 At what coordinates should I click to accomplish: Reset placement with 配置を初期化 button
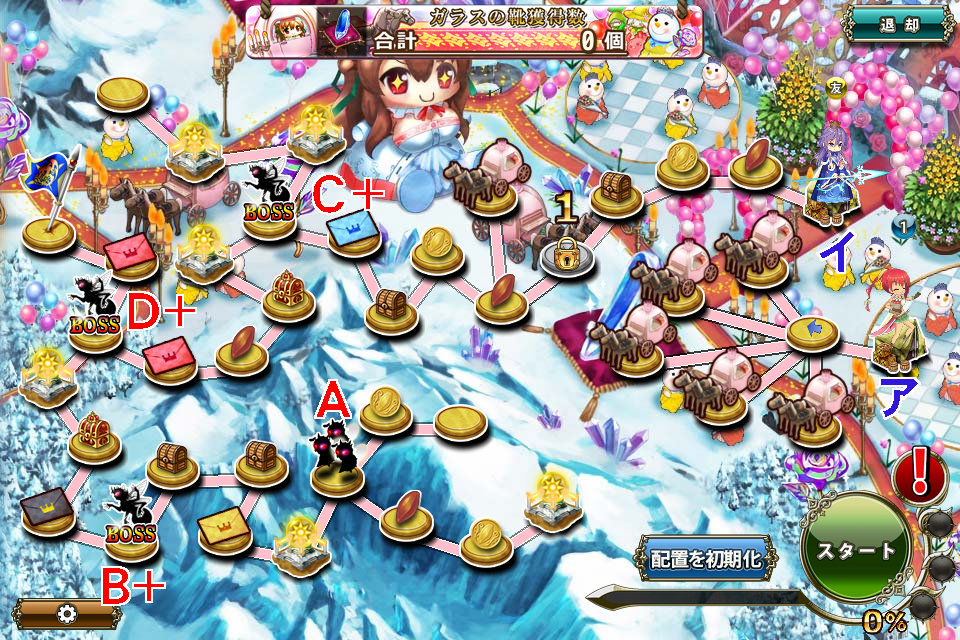click(x=706, y=558)
